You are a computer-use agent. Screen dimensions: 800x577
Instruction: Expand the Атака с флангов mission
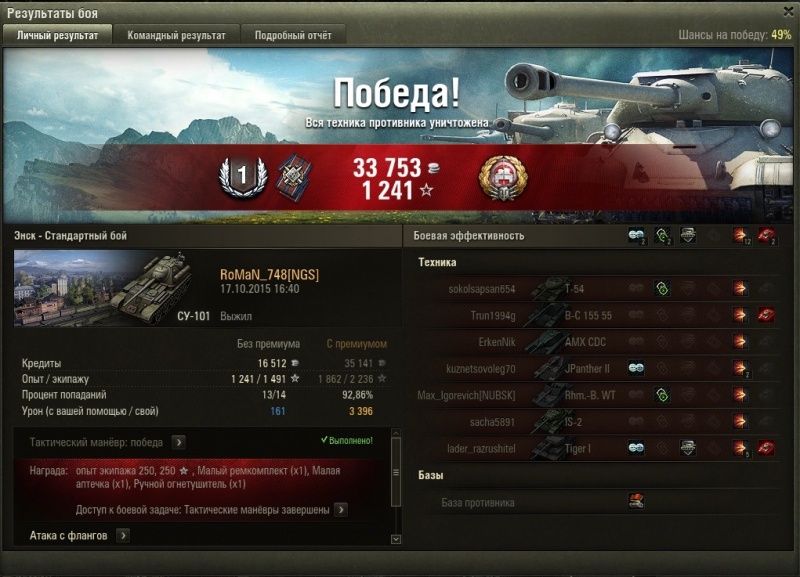tap(123, 536)
